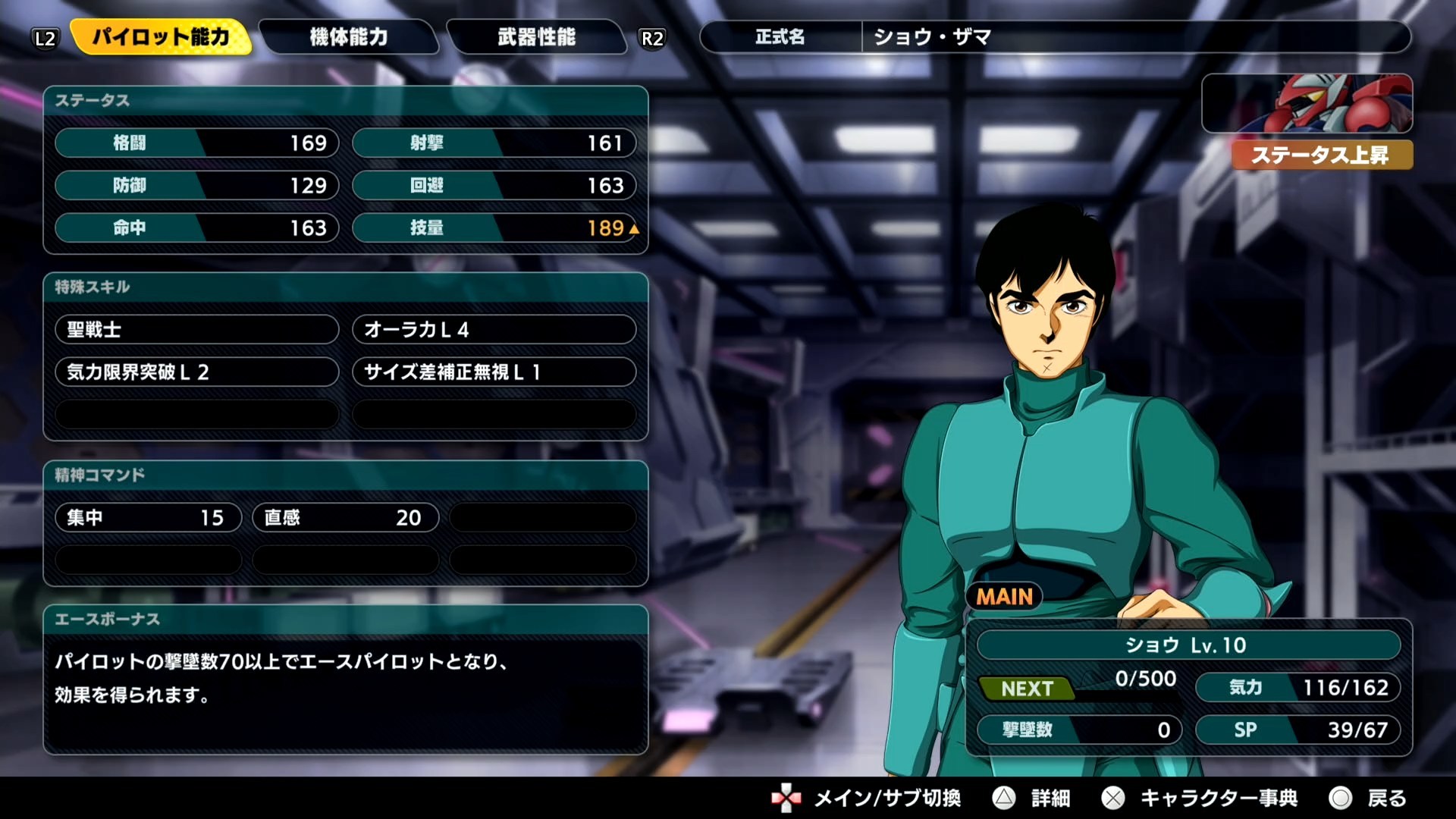Viewport: 1456px width, 819px height.
Task: Choose the 直感 spirit command
Action: tap(345, 518)
